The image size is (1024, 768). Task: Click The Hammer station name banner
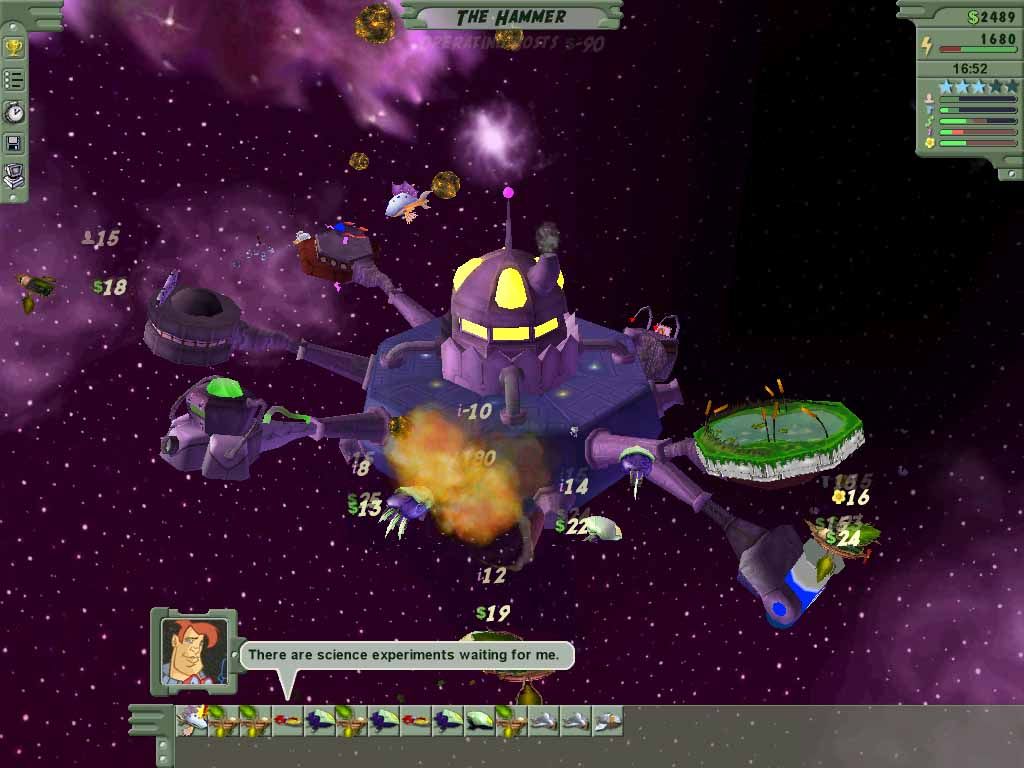(x=511, y=16)
